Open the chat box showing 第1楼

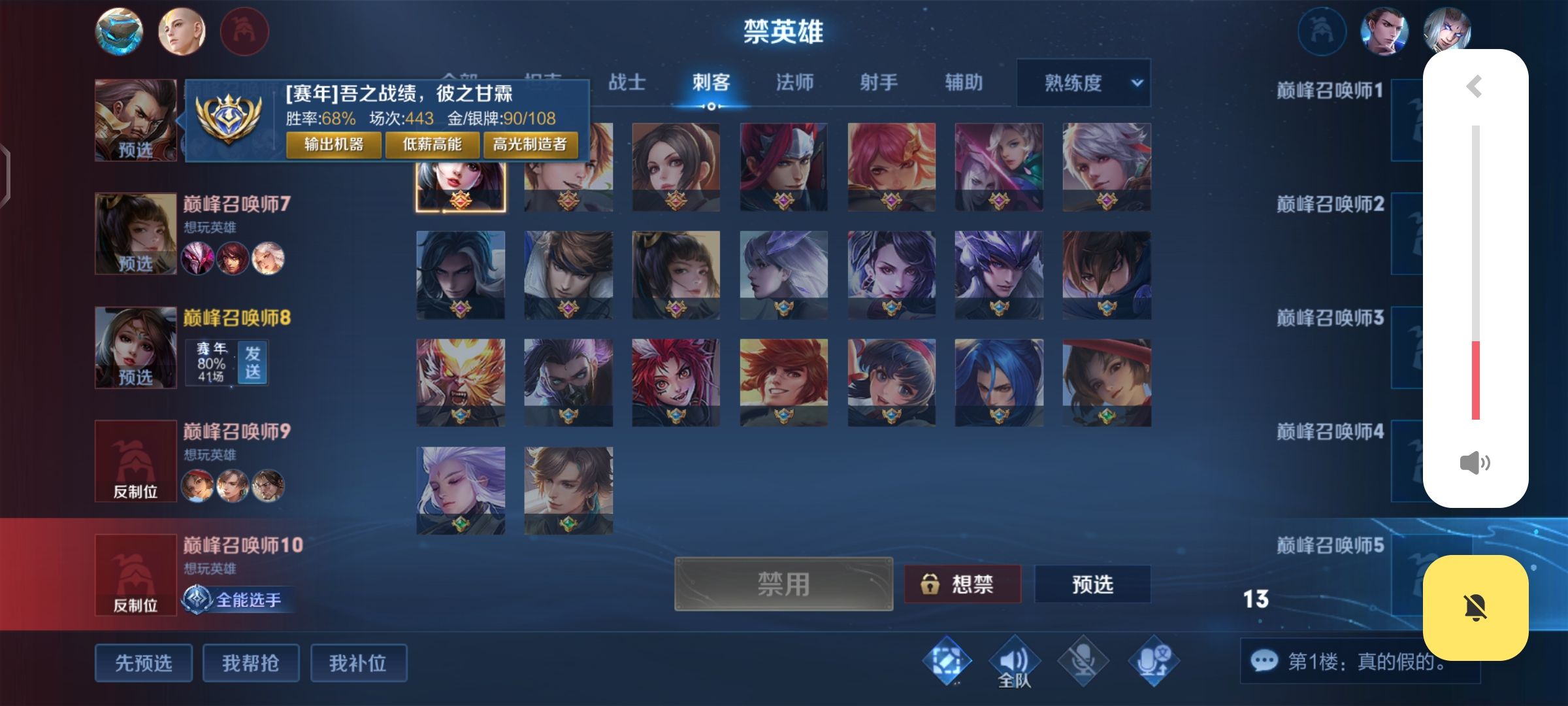pyautogui.click(x=1359, y=662)
